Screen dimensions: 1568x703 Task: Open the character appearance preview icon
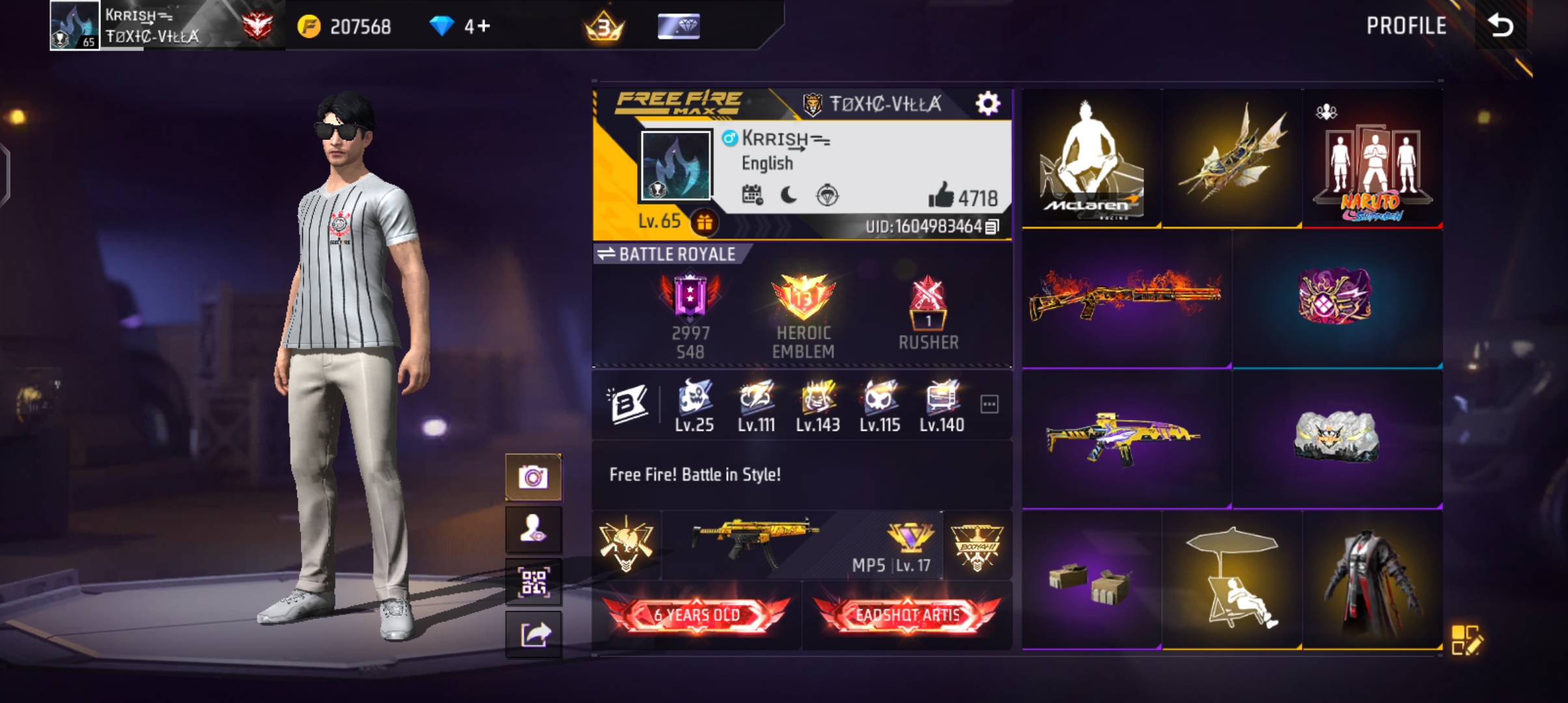(x=534, y=530)
